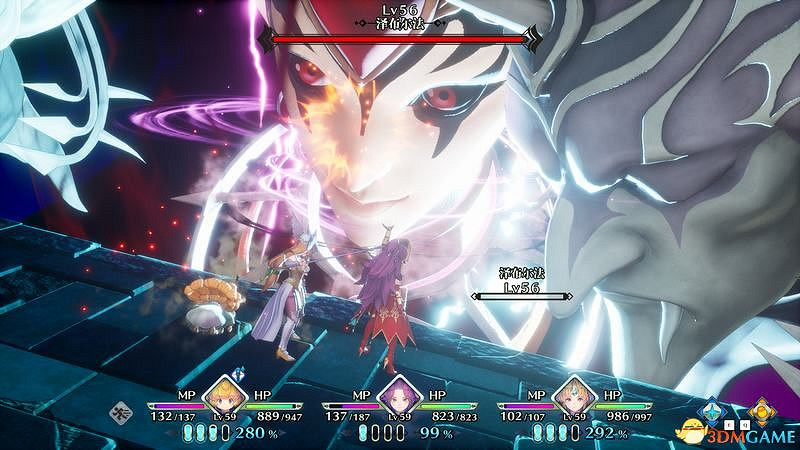This screenshot has height=450, width=800.
Task: Select the blonde character portrait
Action: point(225,393)
